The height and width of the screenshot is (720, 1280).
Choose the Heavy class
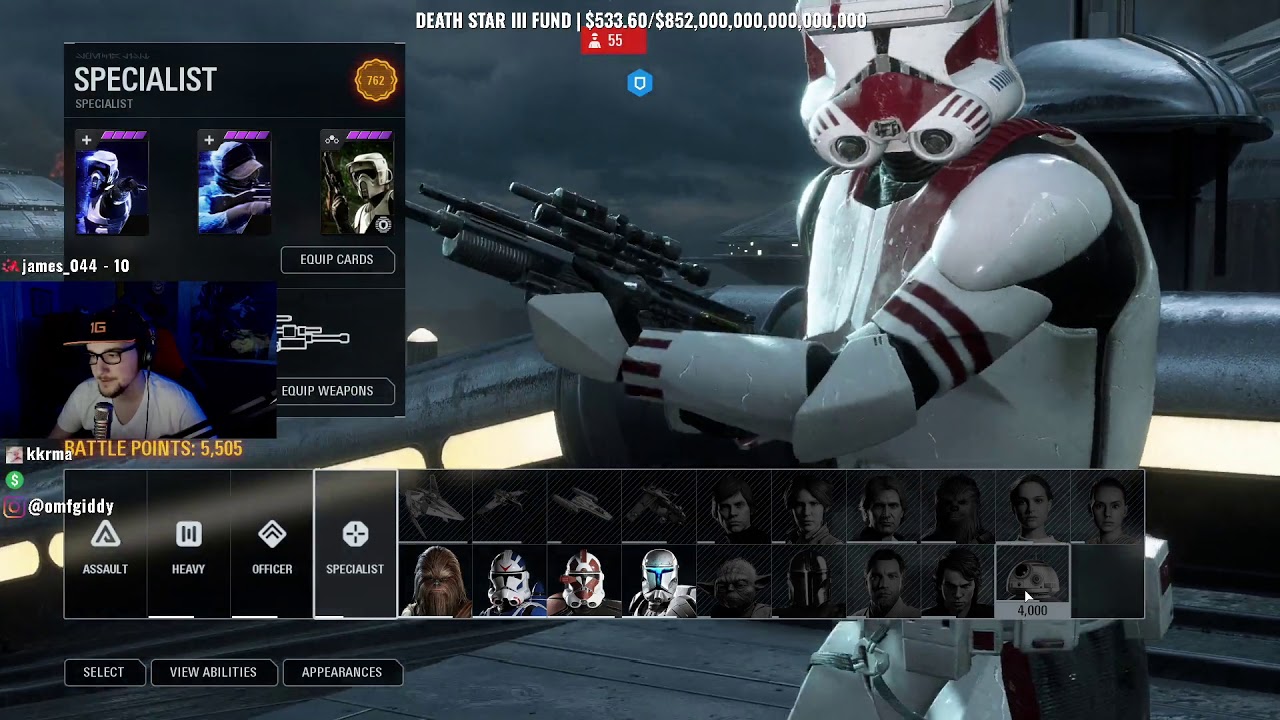point(188,545)
